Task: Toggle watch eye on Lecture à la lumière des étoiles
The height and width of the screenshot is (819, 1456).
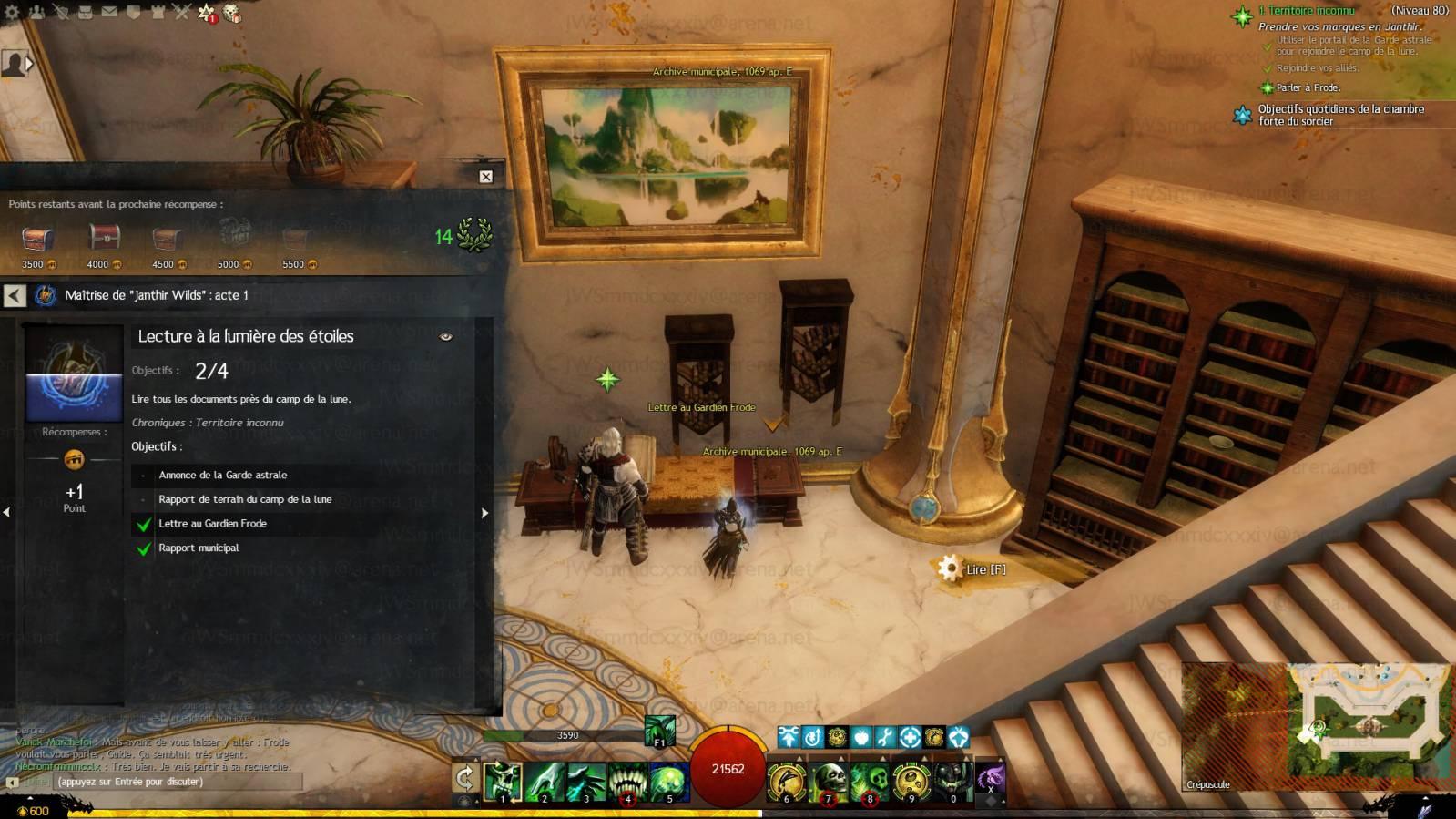Action: [445, 337]
